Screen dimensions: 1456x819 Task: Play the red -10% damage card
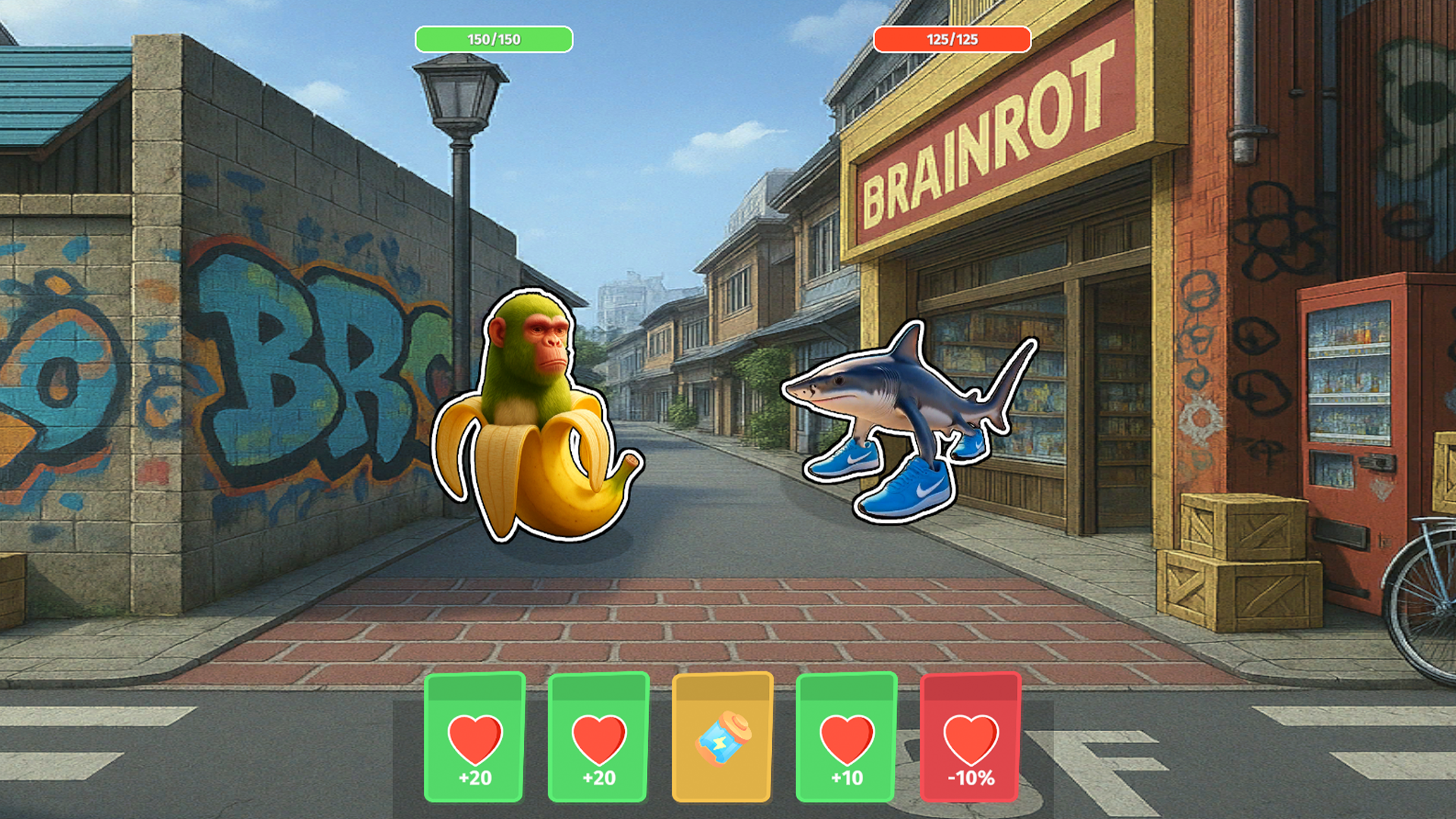(971, 739)
